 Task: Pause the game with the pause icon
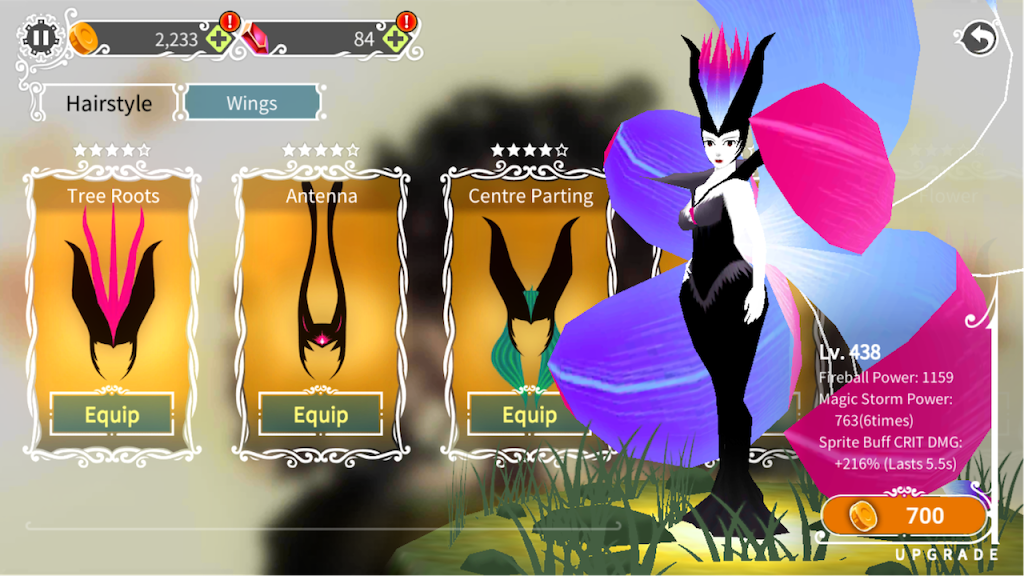pyautogui.click(x=40, y=38)
